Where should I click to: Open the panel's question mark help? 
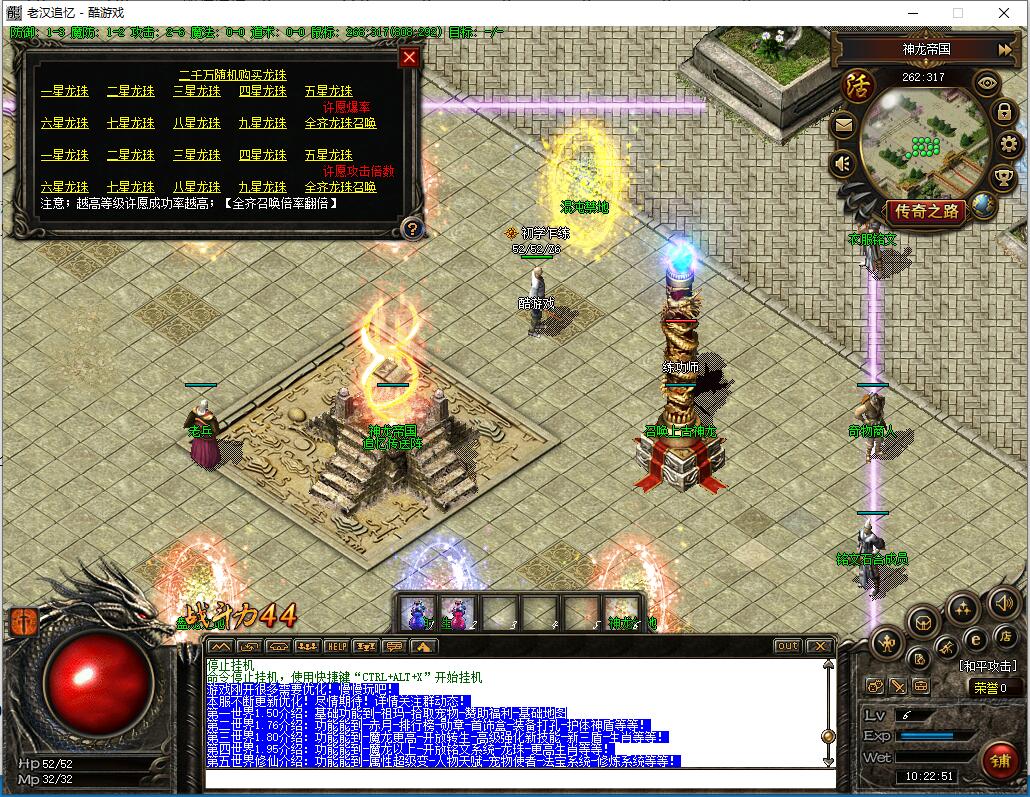tap(410, 228)
